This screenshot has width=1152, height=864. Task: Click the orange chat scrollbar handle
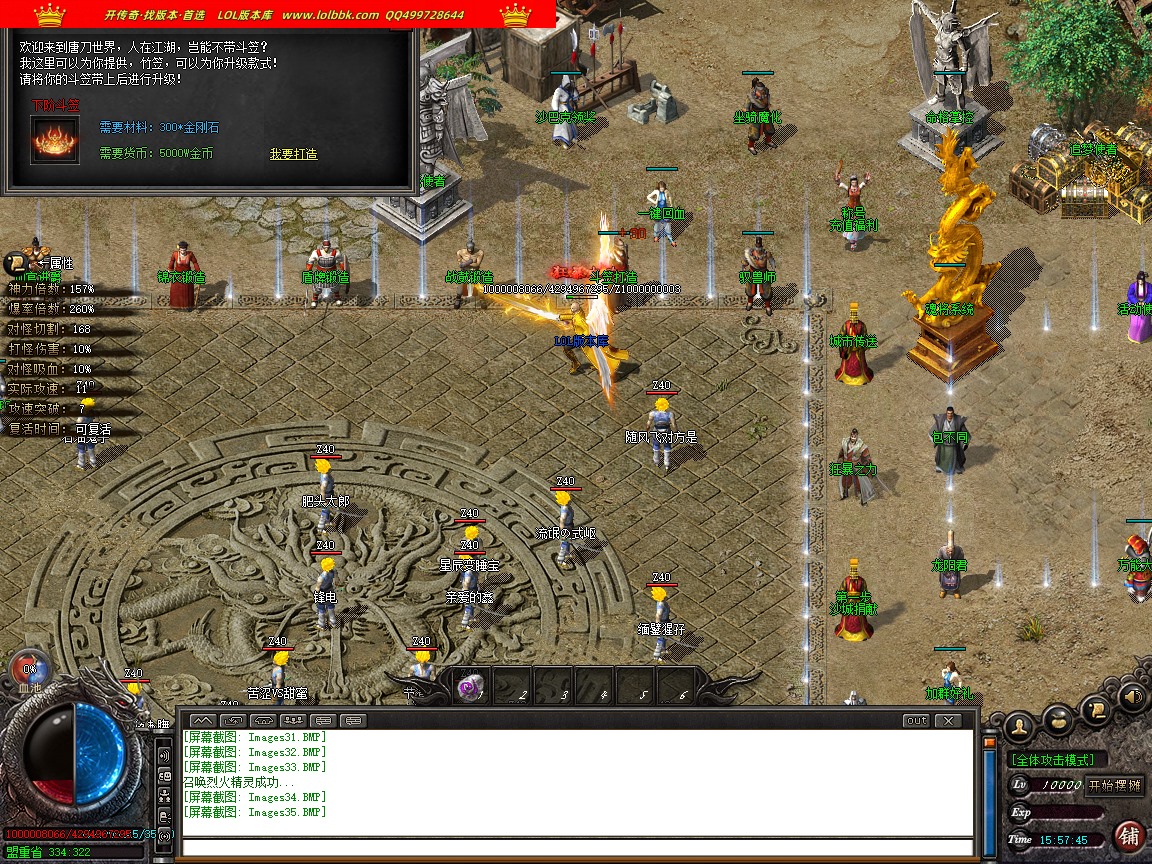(x=990, y=745)
